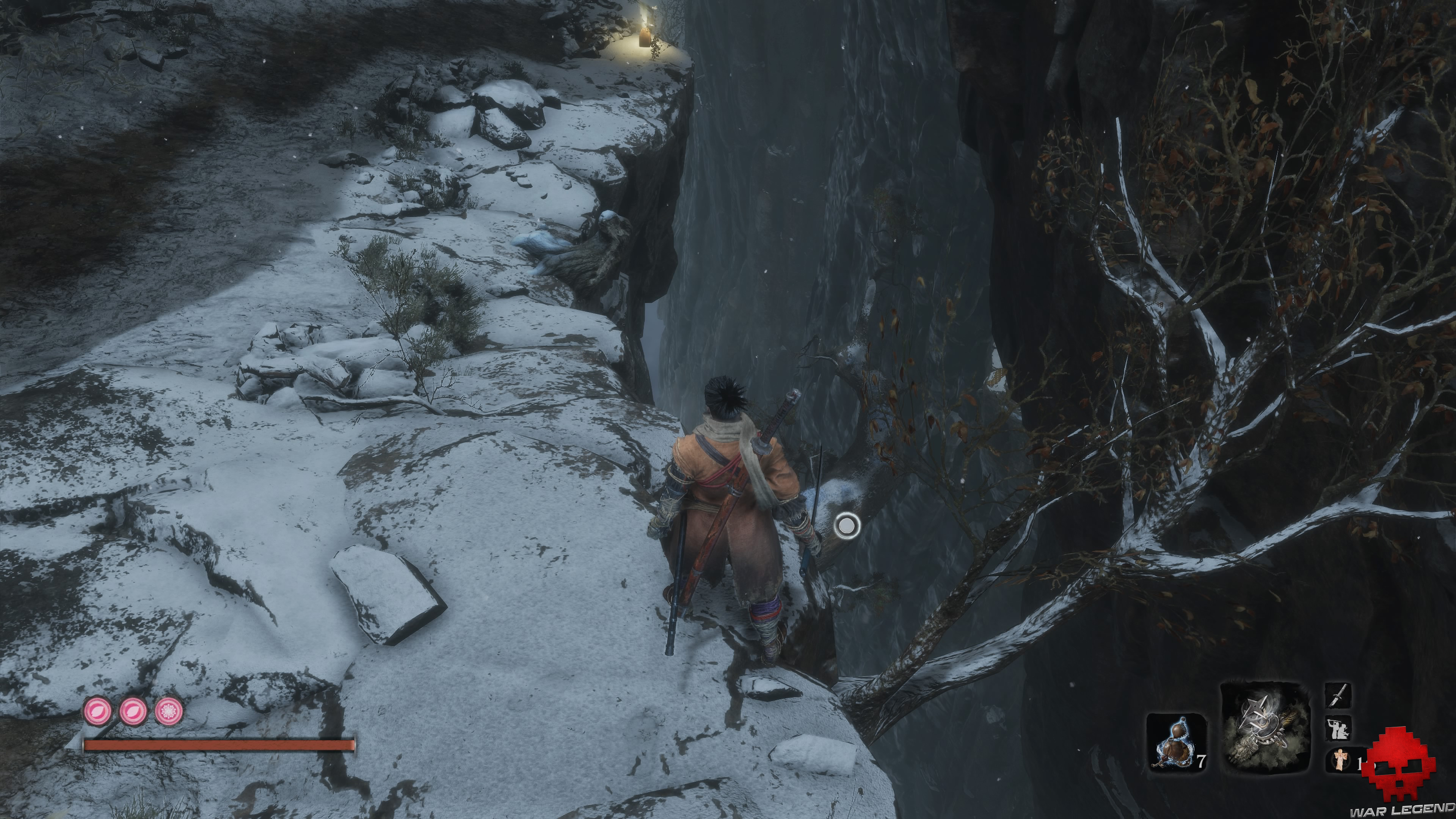Click the combat art skill icon
1456x819 pixels.
tap(1338, 728)
